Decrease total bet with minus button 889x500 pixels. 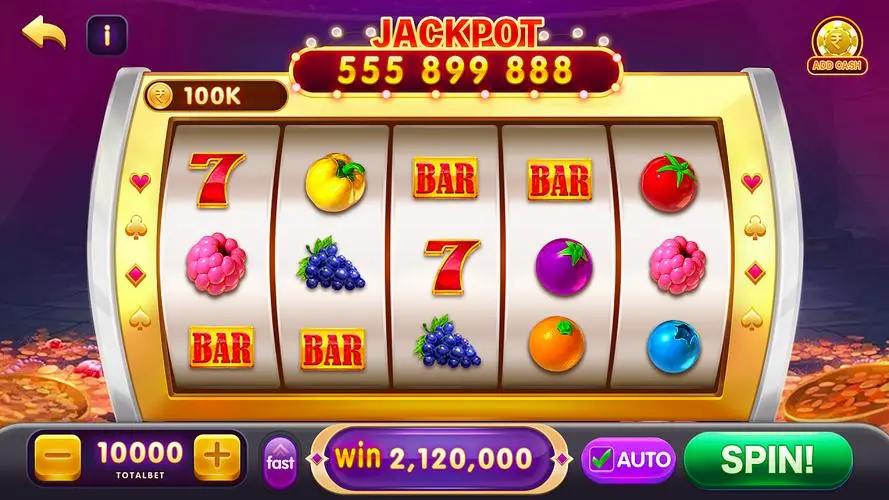(x=58, y=459)
